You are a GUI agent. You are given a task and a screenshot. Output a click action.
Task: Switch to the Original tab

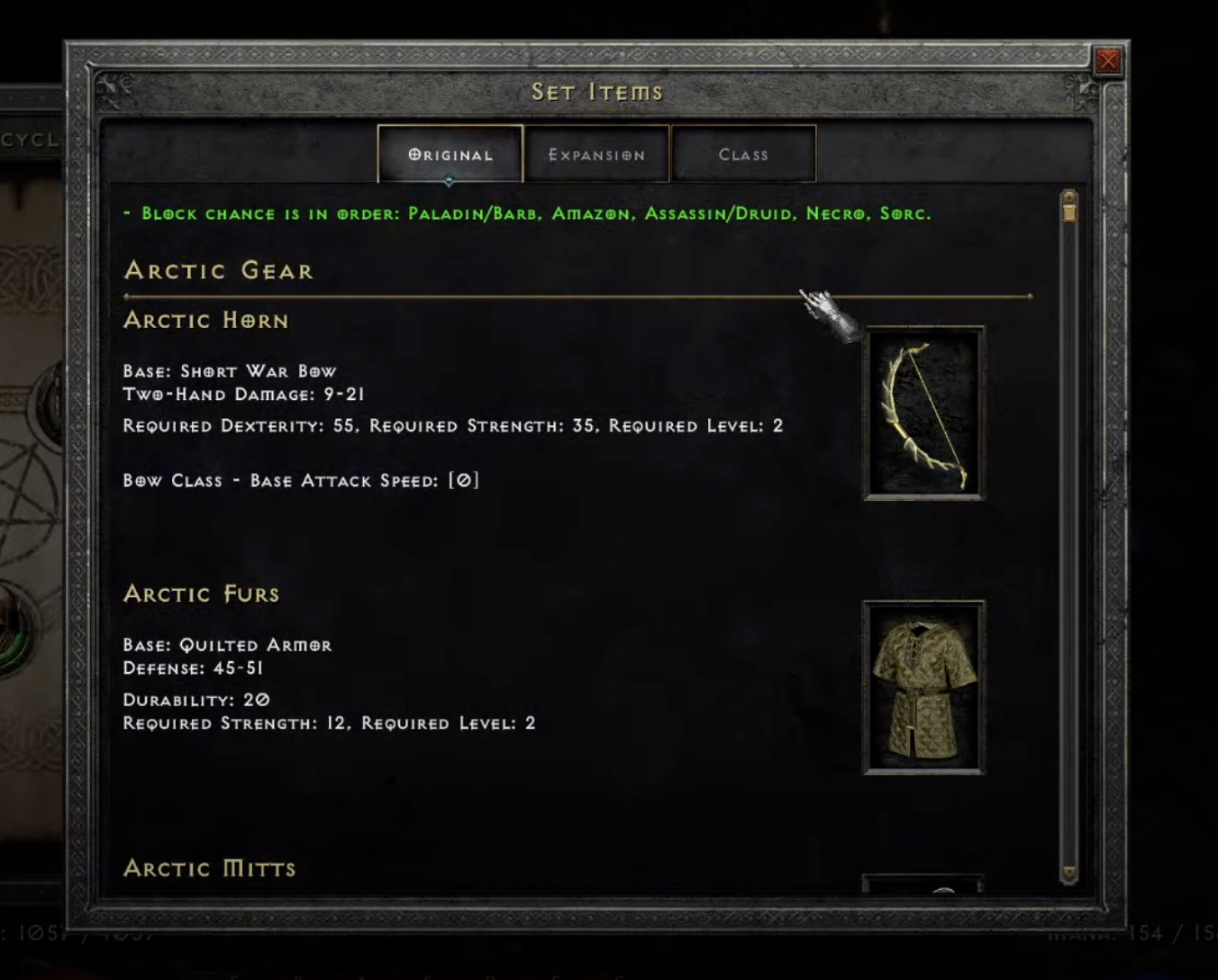pyautogui.click(x=450, y=154)
